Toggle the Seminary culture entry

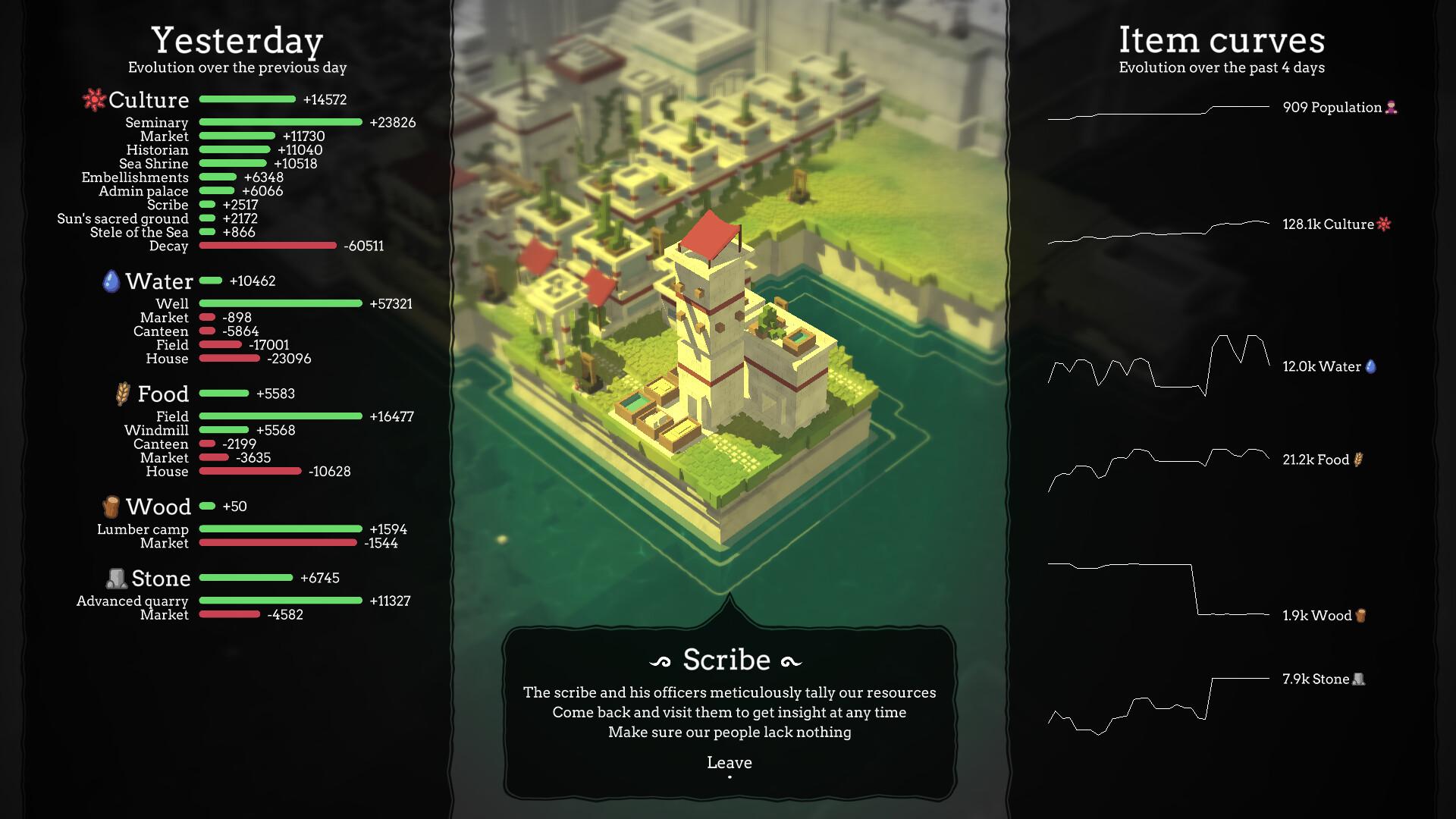click(x=158, y=122)
